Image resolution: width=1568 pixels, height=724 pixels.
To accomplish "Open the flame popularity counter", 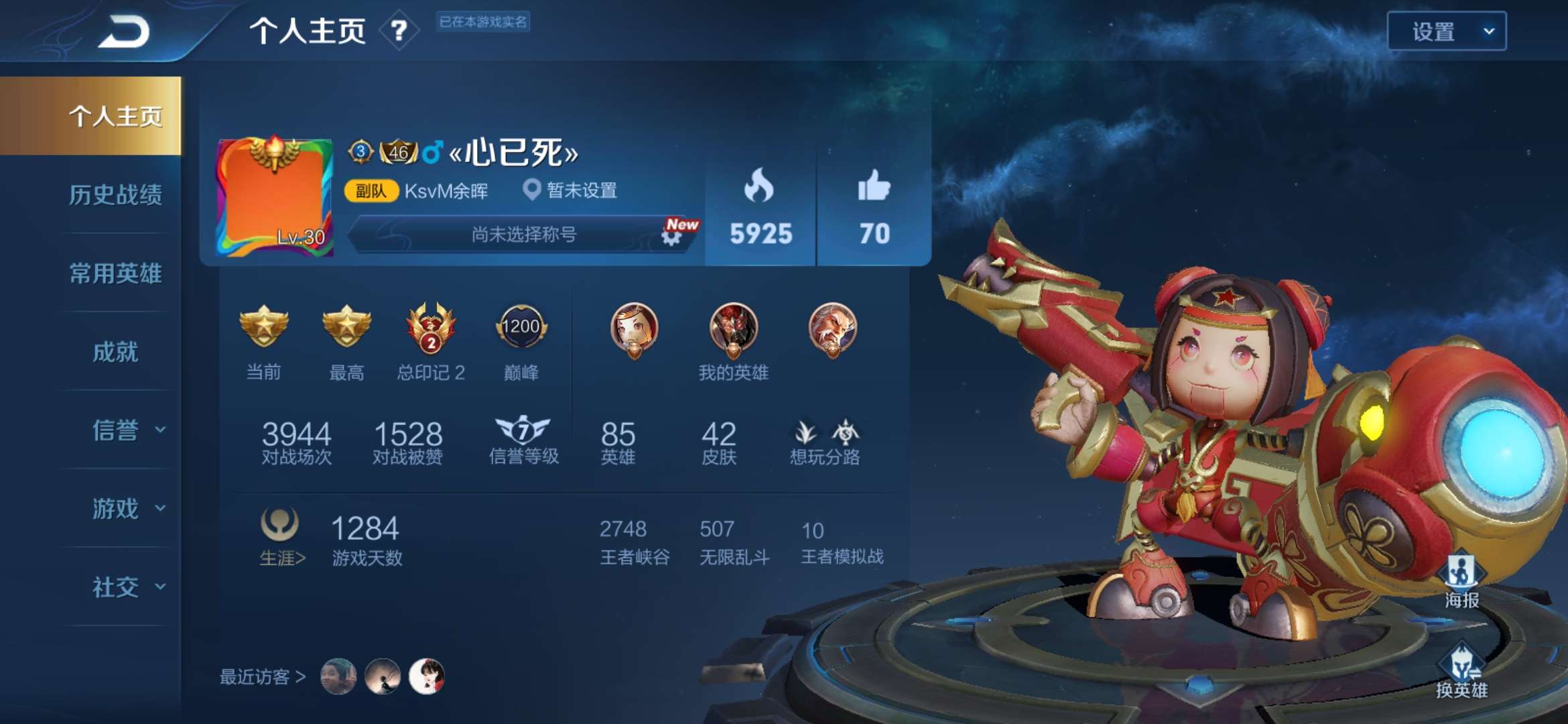I will click(x=760, y=207).
